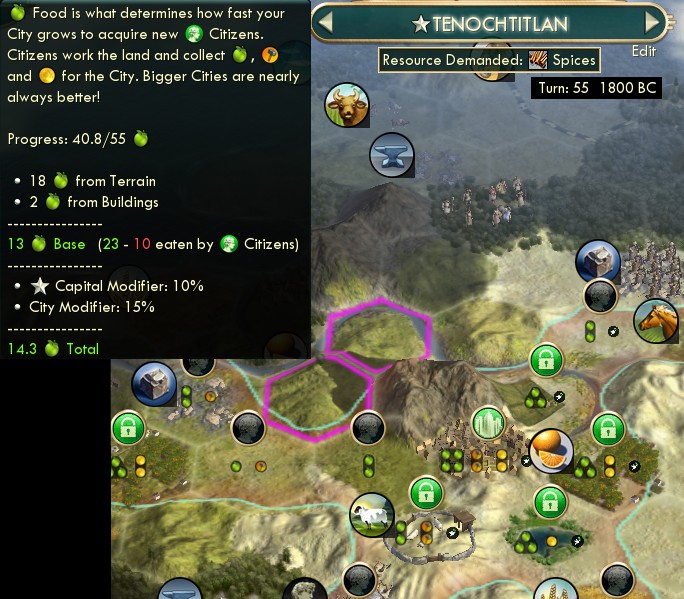Choose the citrus orange resource icon
Screen dimensions: 684x599
pos(551,449)
